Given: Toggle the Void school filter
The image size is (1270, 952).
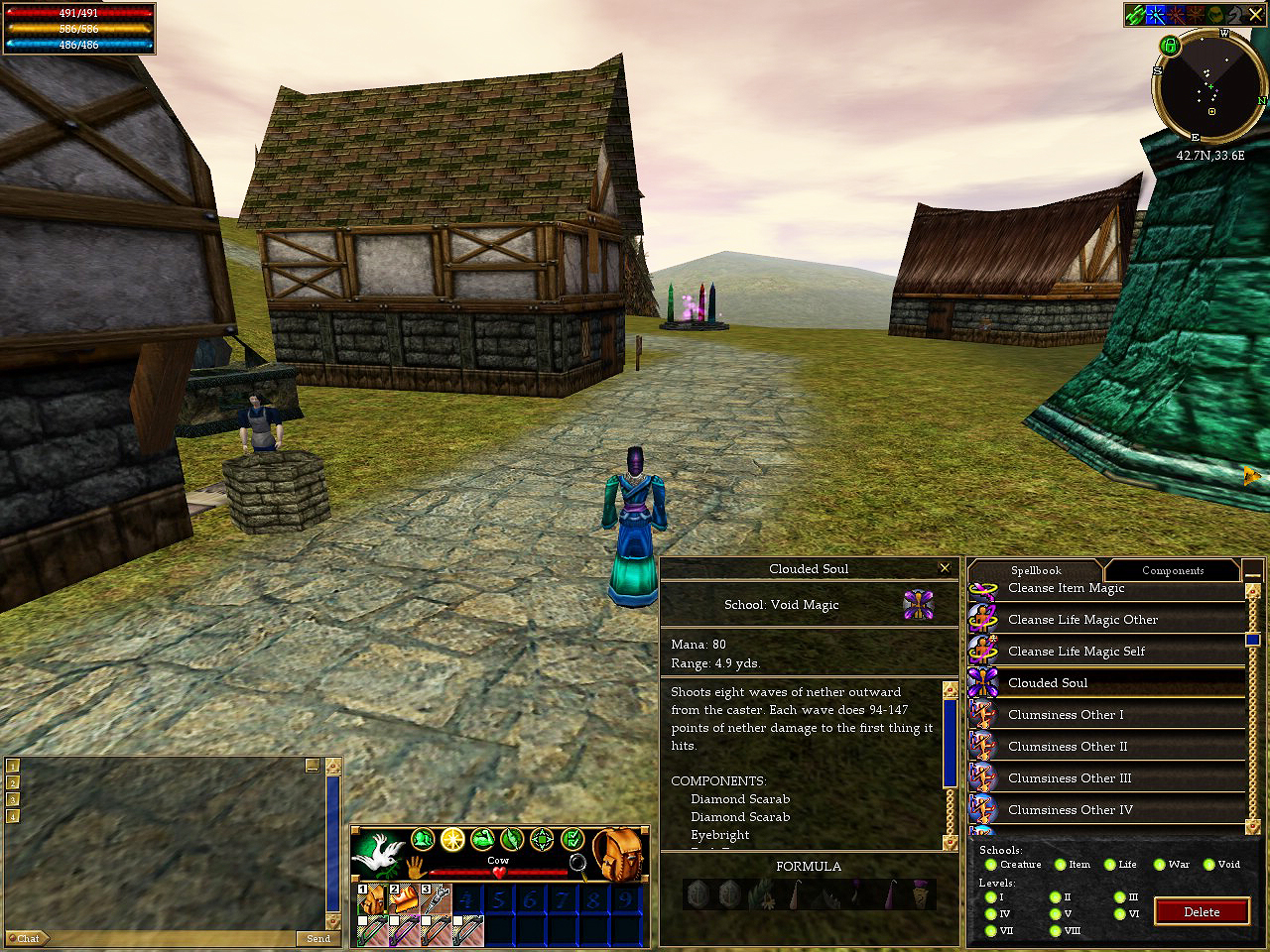Looking at the screenshot, I should click(1209, 865).
